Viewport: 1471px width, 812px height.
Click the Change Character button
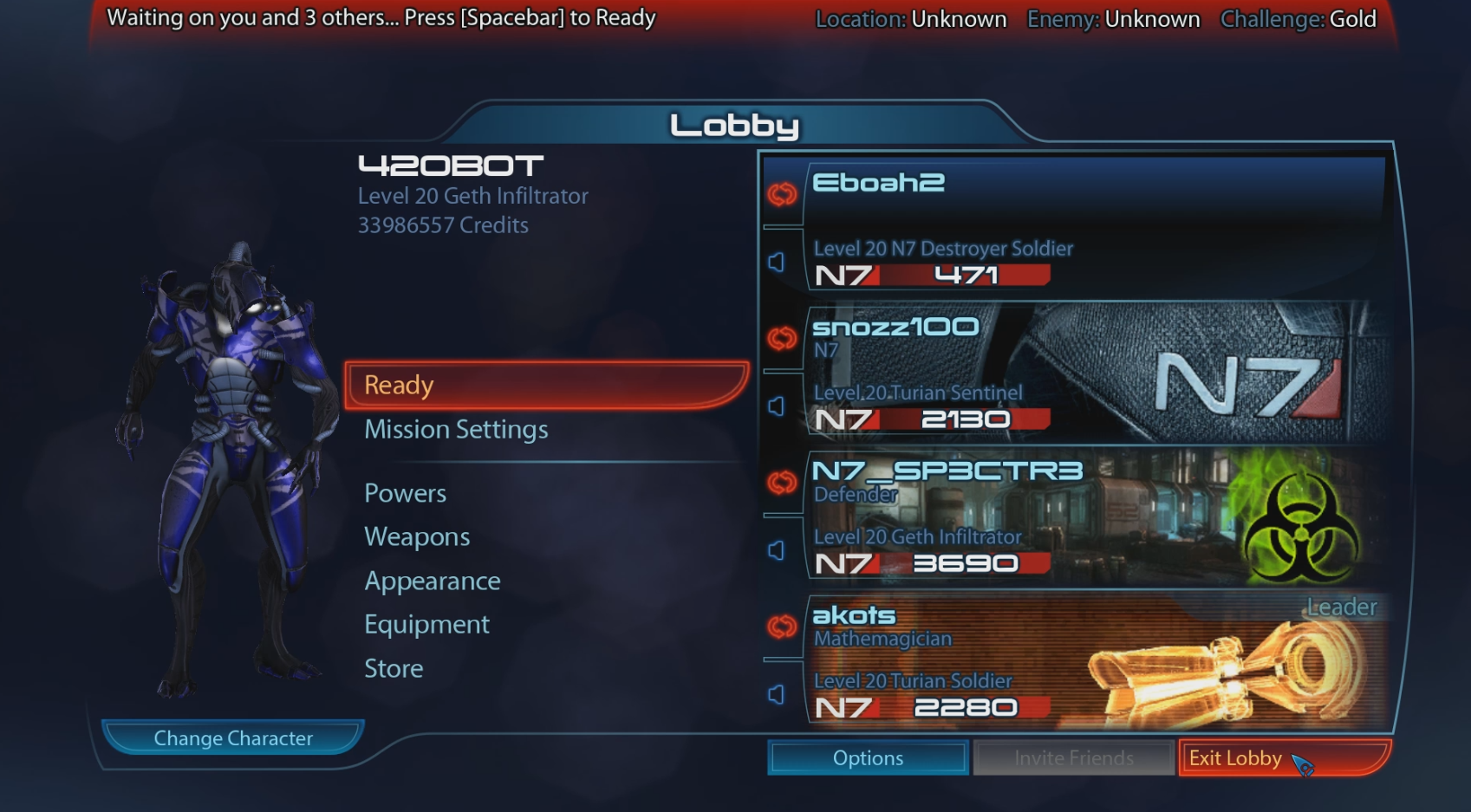(232, 737)
